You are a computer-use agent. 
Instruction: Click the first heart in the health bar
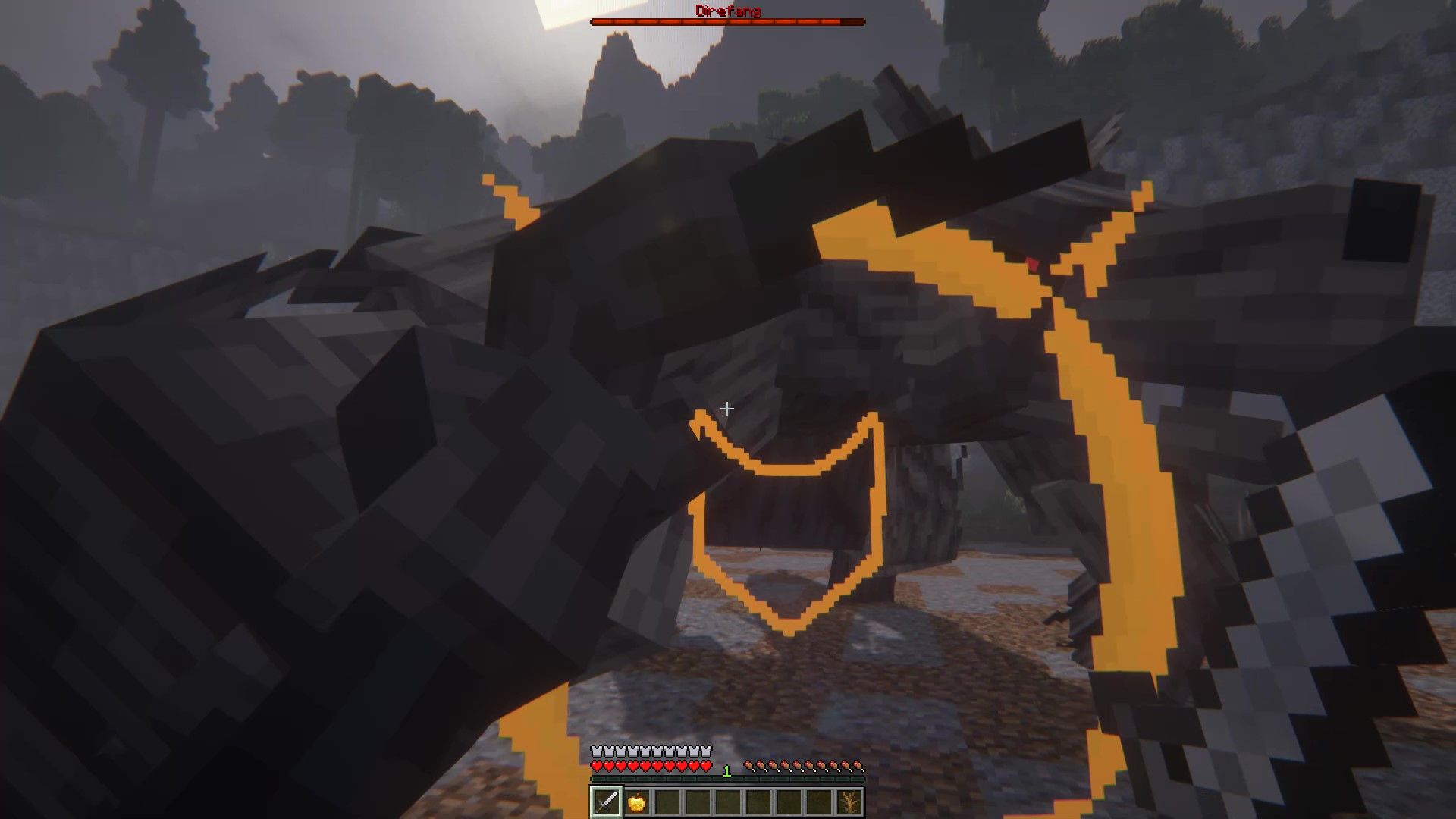click(598, 767)
